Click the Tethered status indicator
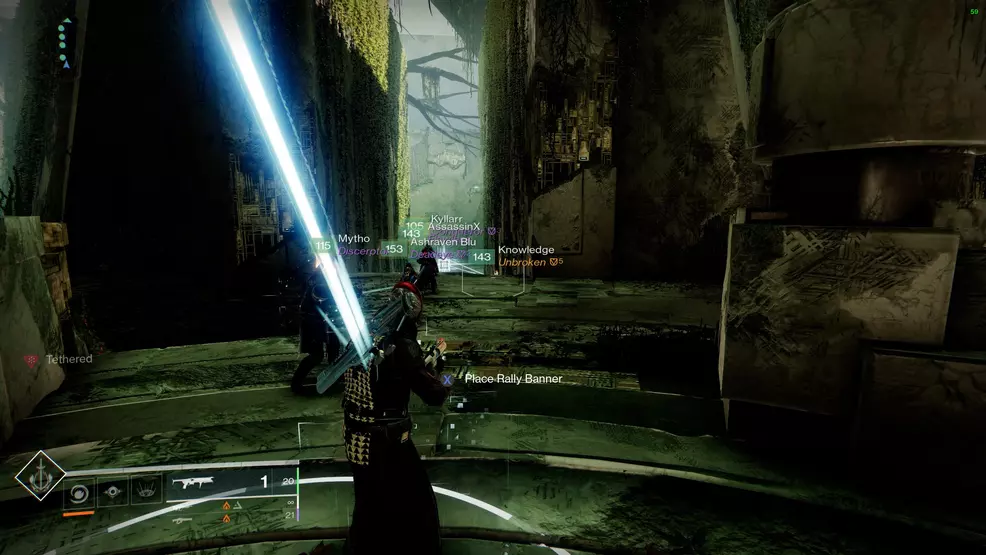Image resolution: width=986 pixels, height=555 pixels. pos(68,359)
